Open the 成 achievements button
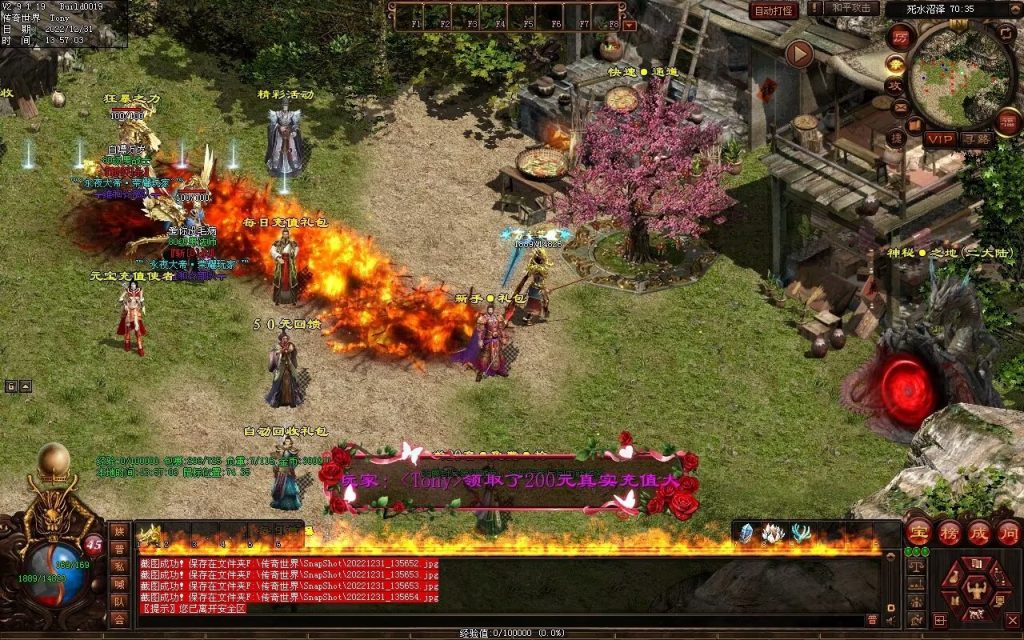 [x=978, y=531]
